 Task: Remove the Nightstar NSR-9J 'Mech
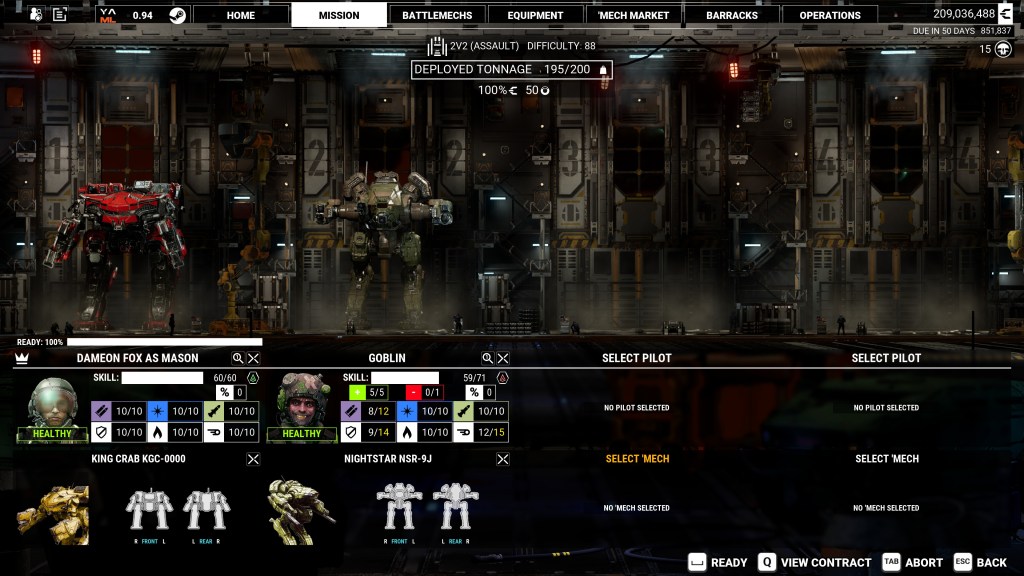(503, 459)
